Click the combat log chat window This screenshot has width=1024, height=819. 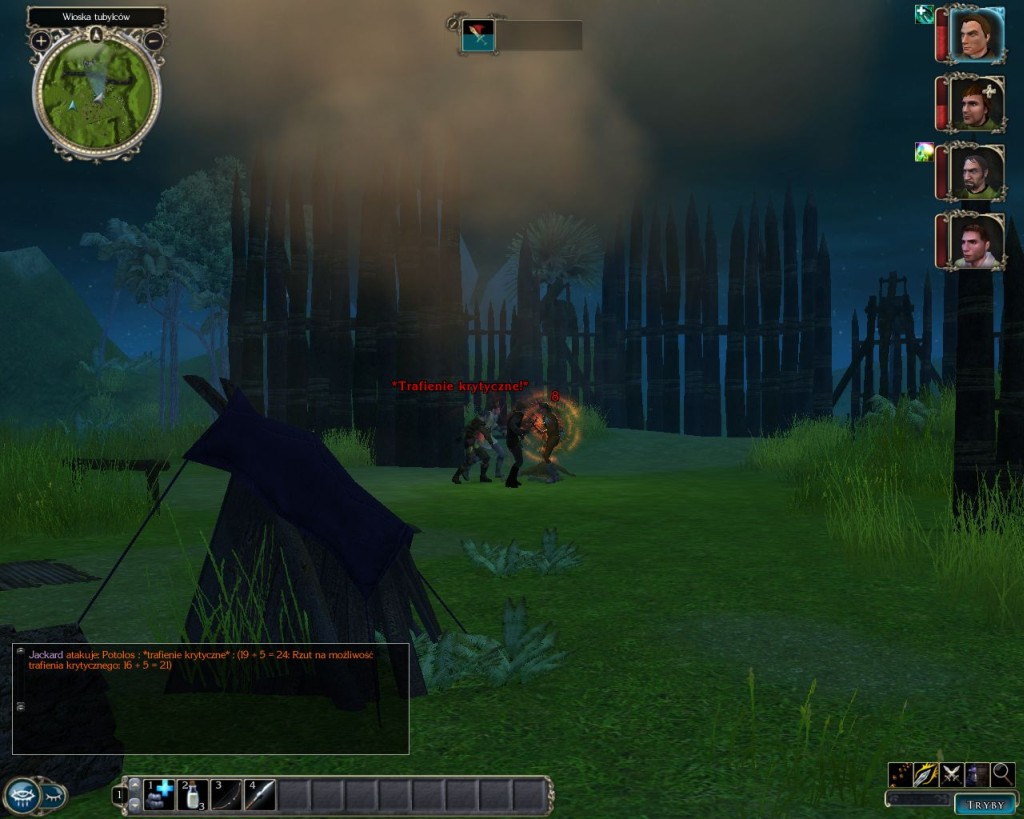[210, 698]
